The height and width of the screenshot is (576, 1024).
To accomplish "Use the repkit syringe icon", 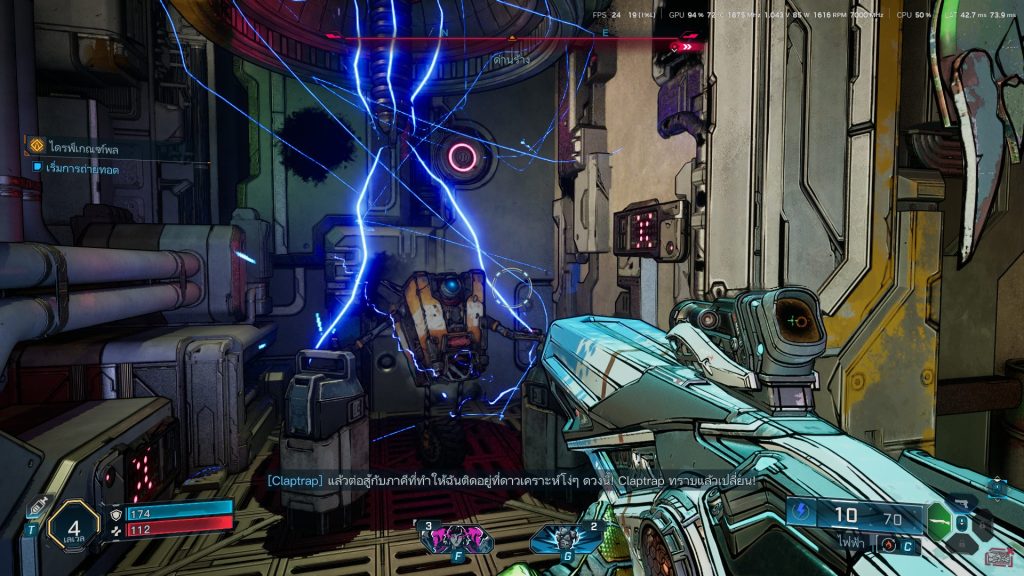I will click(38, 507).
